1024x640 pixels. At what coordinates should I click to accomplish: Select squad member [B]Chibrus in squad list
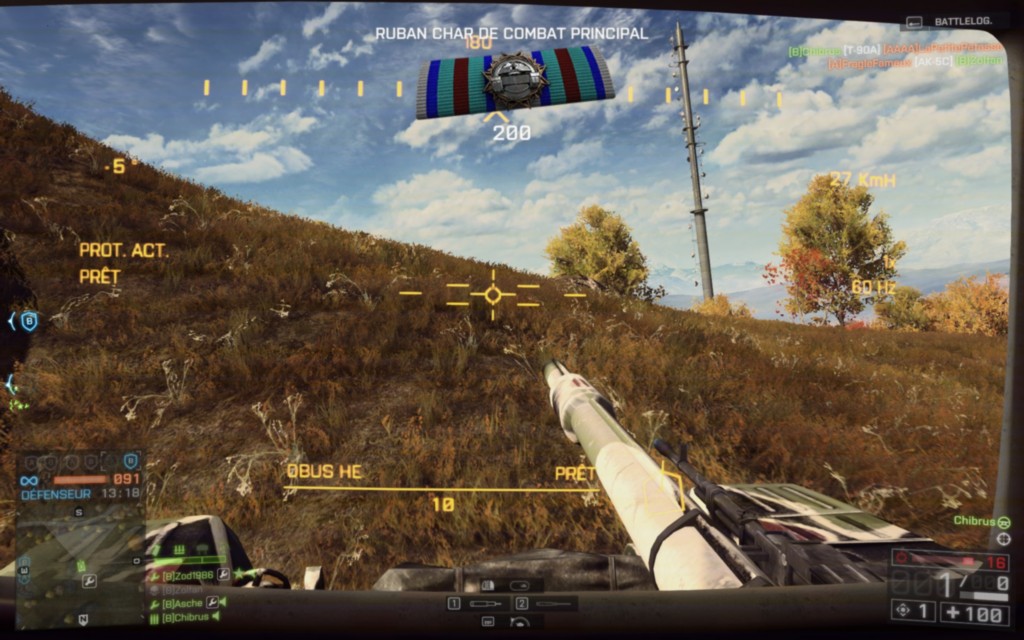(183, 617)
